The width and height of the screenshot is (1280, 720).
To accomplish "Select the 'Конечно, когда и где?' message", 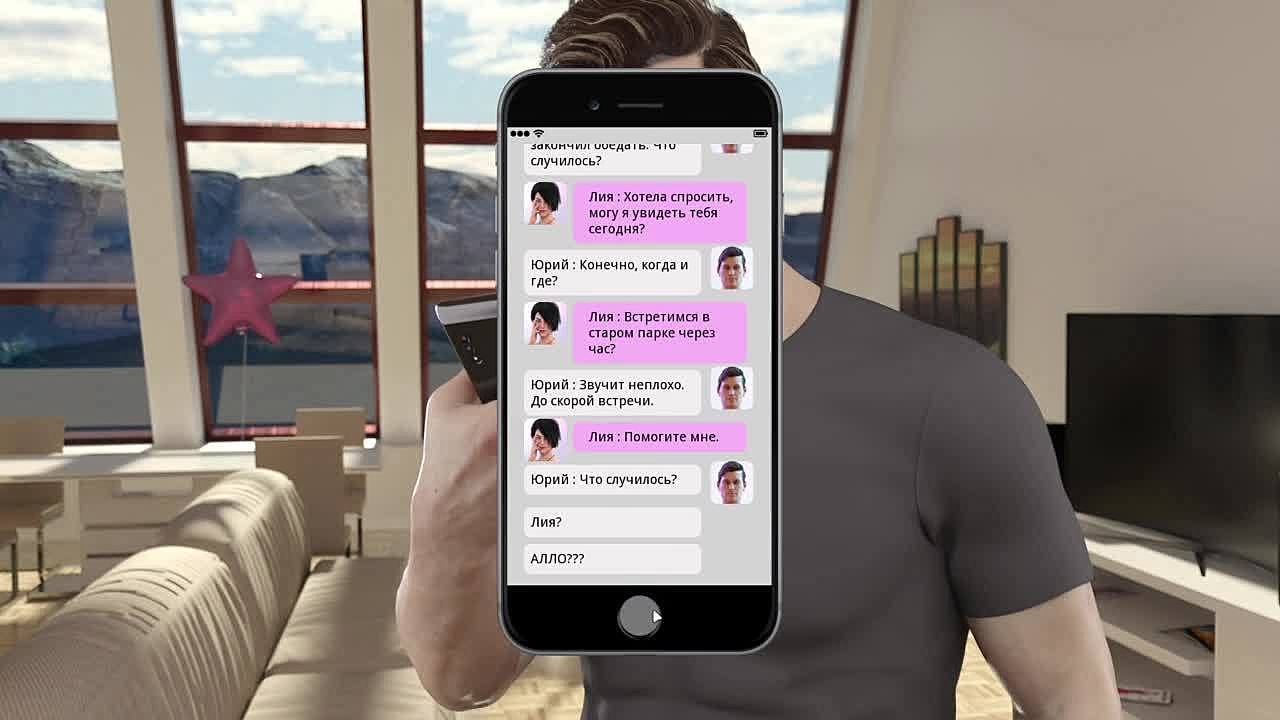I will 612,272.
